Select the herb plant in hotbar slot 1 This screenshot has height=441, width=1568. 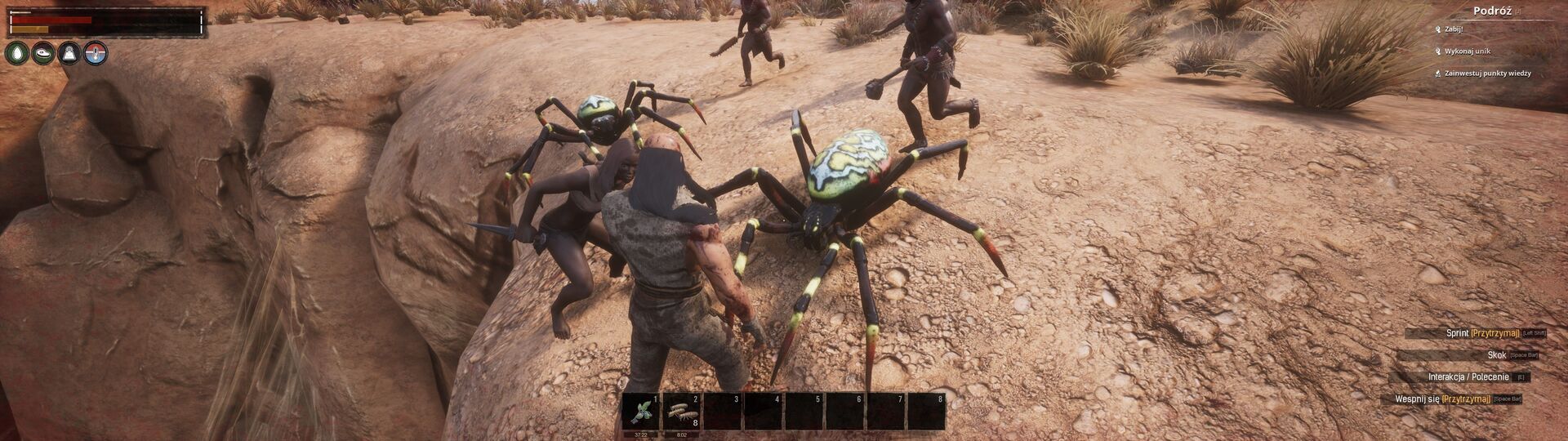pos(641,411)
